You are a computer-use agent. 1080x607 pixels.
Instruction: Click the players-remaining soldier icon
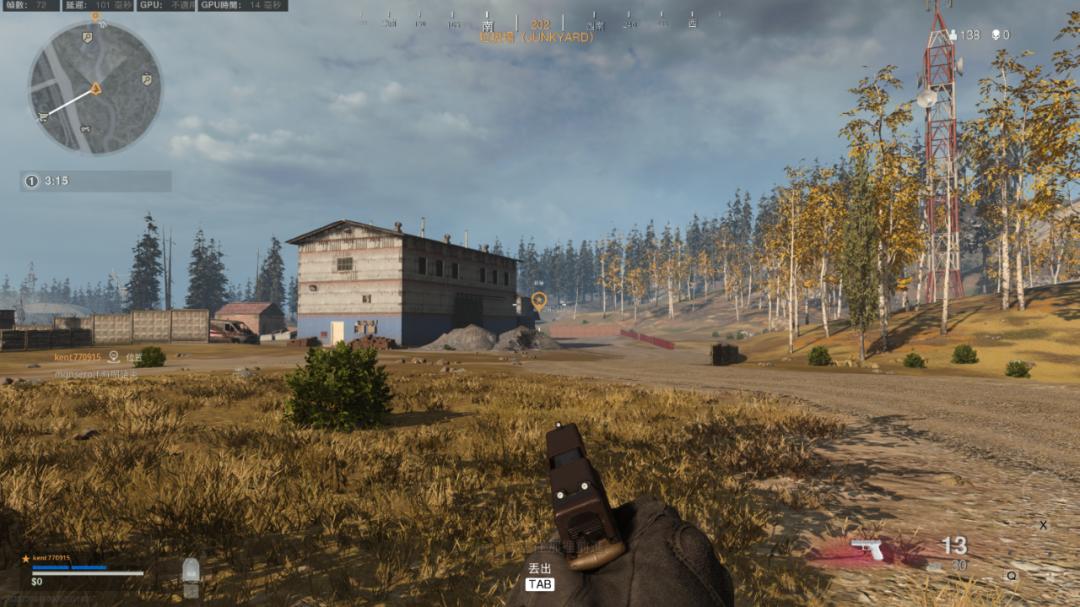[x=952, y=35]
